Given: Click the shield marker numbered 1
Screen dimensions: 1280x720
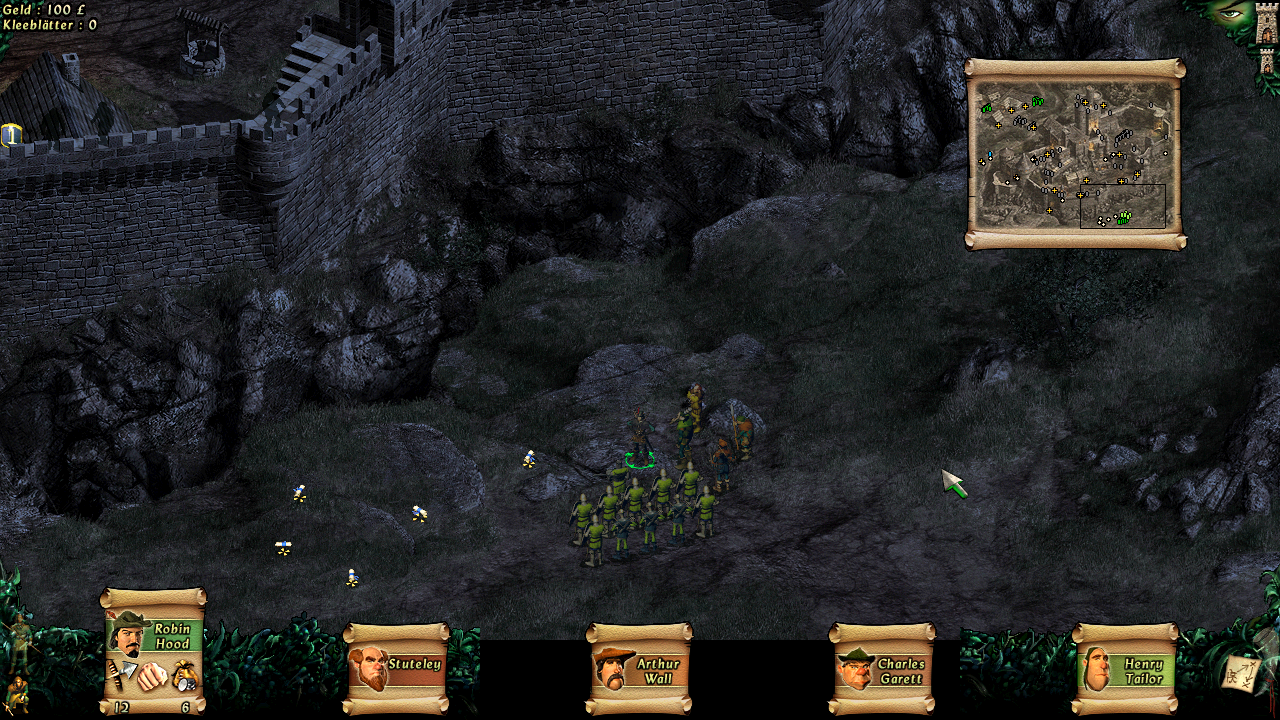Looking at the screenshot, I should pos(11,135).
